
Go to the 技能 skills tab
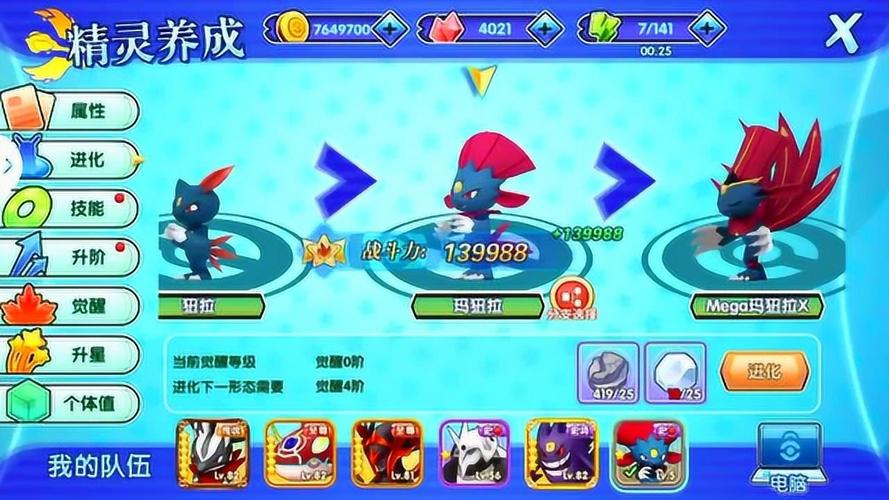coord(74,209)
